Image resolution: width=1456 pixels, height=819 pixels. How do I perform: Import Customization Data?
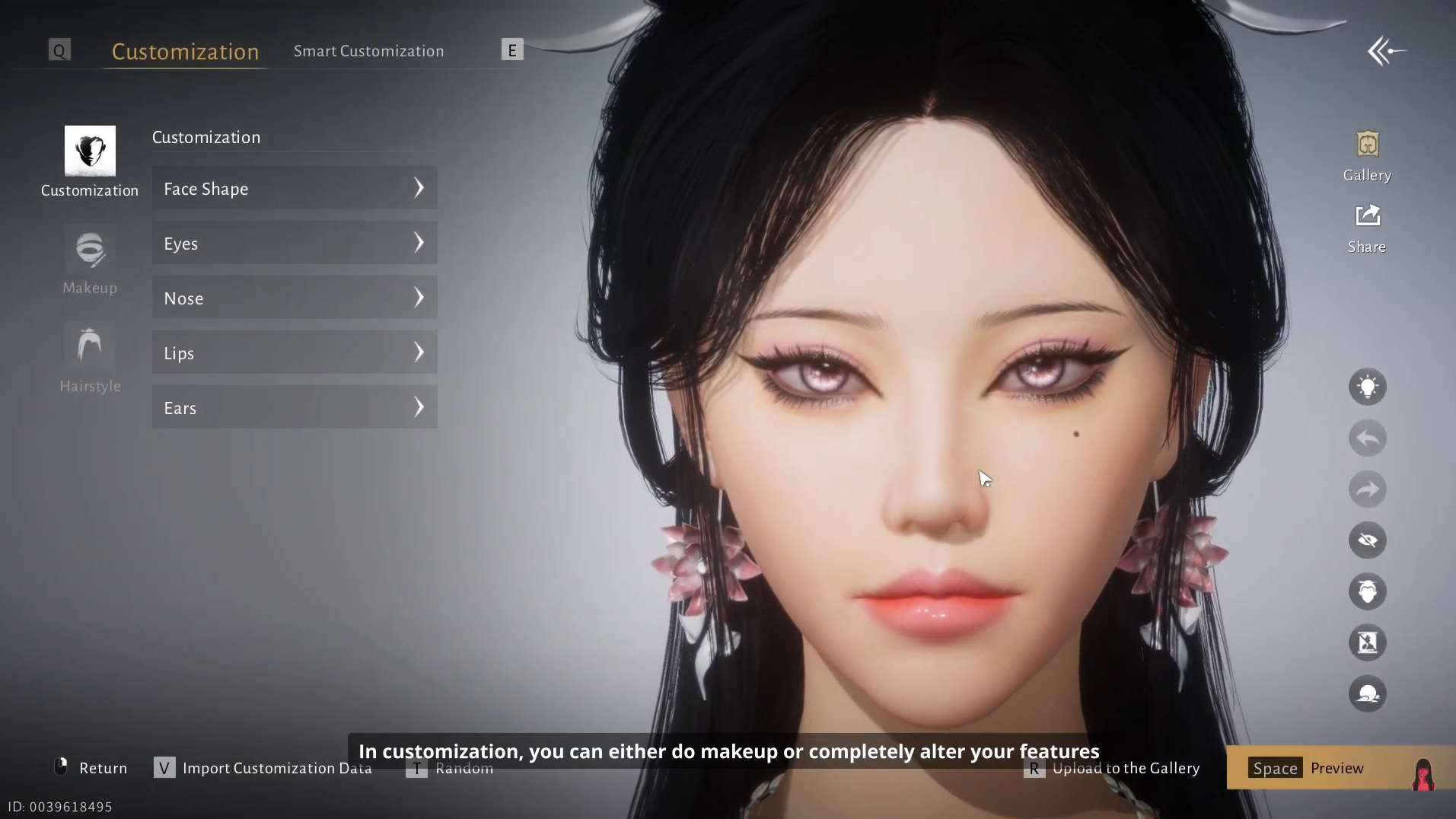click(263, 768)
